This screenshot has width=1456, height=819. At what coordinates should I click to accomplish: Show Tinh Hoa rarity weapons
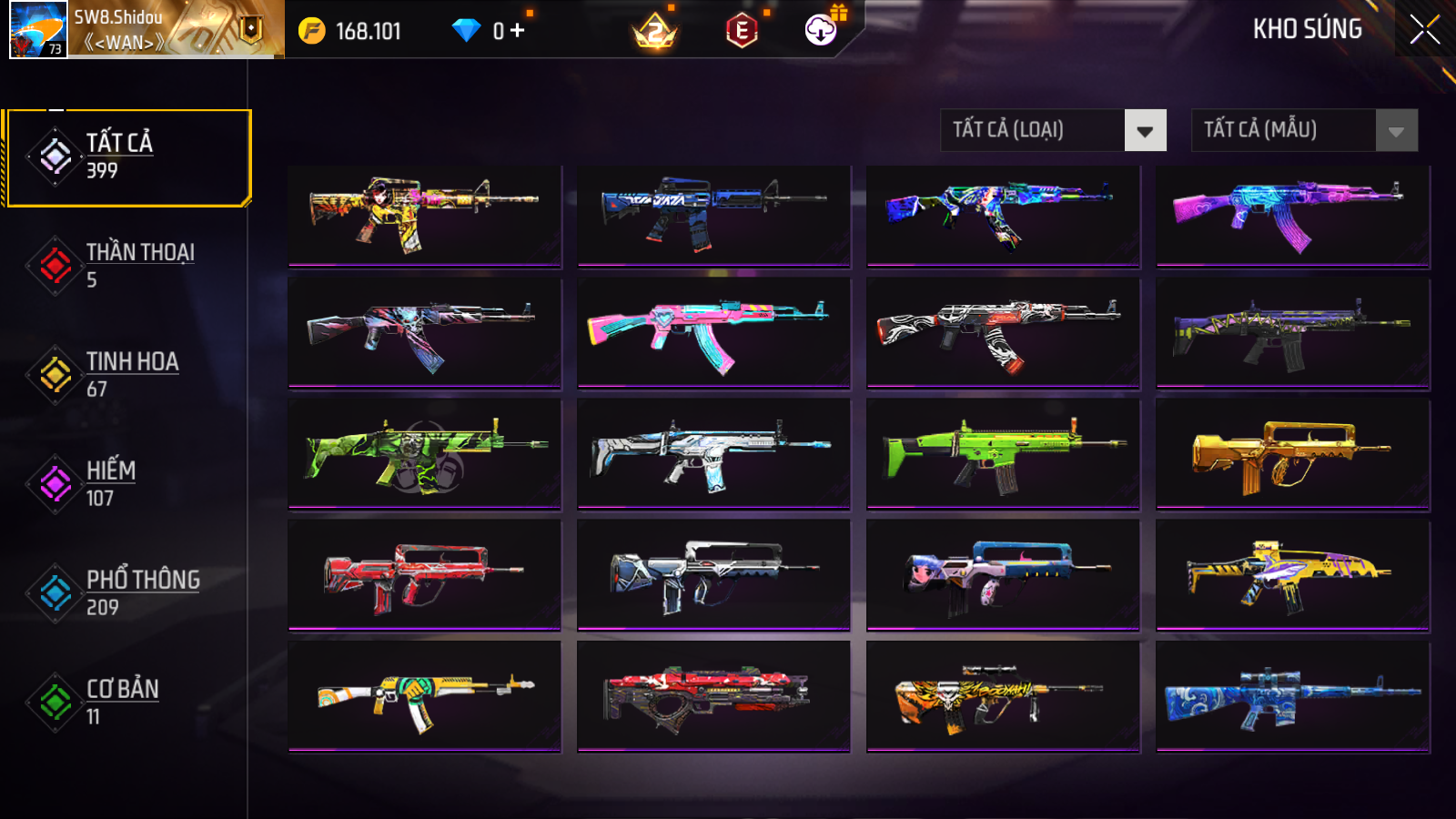click(128, 375)
